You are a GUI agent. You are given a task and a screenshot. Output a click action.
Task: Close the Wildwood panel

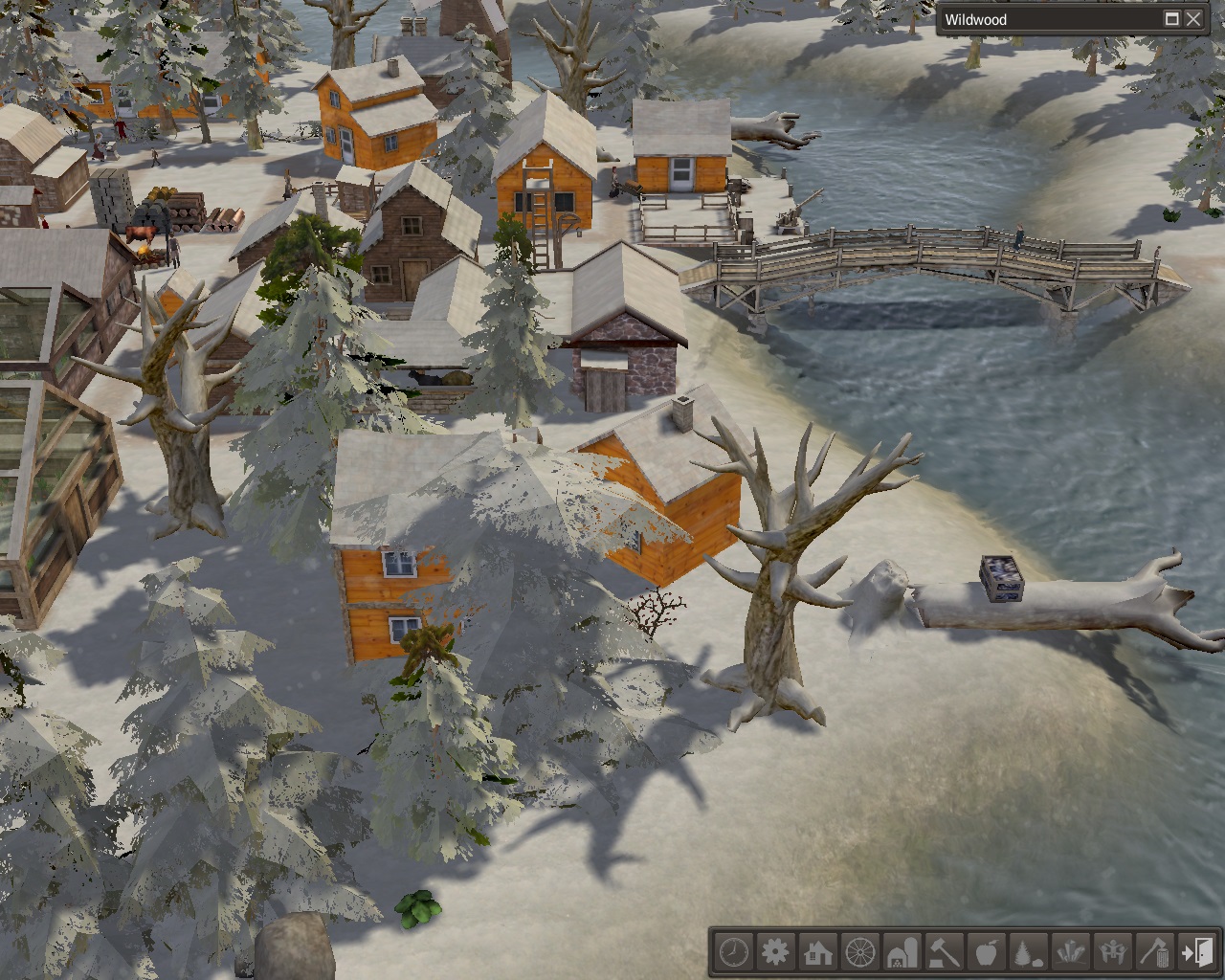(x=1193, y=19)
